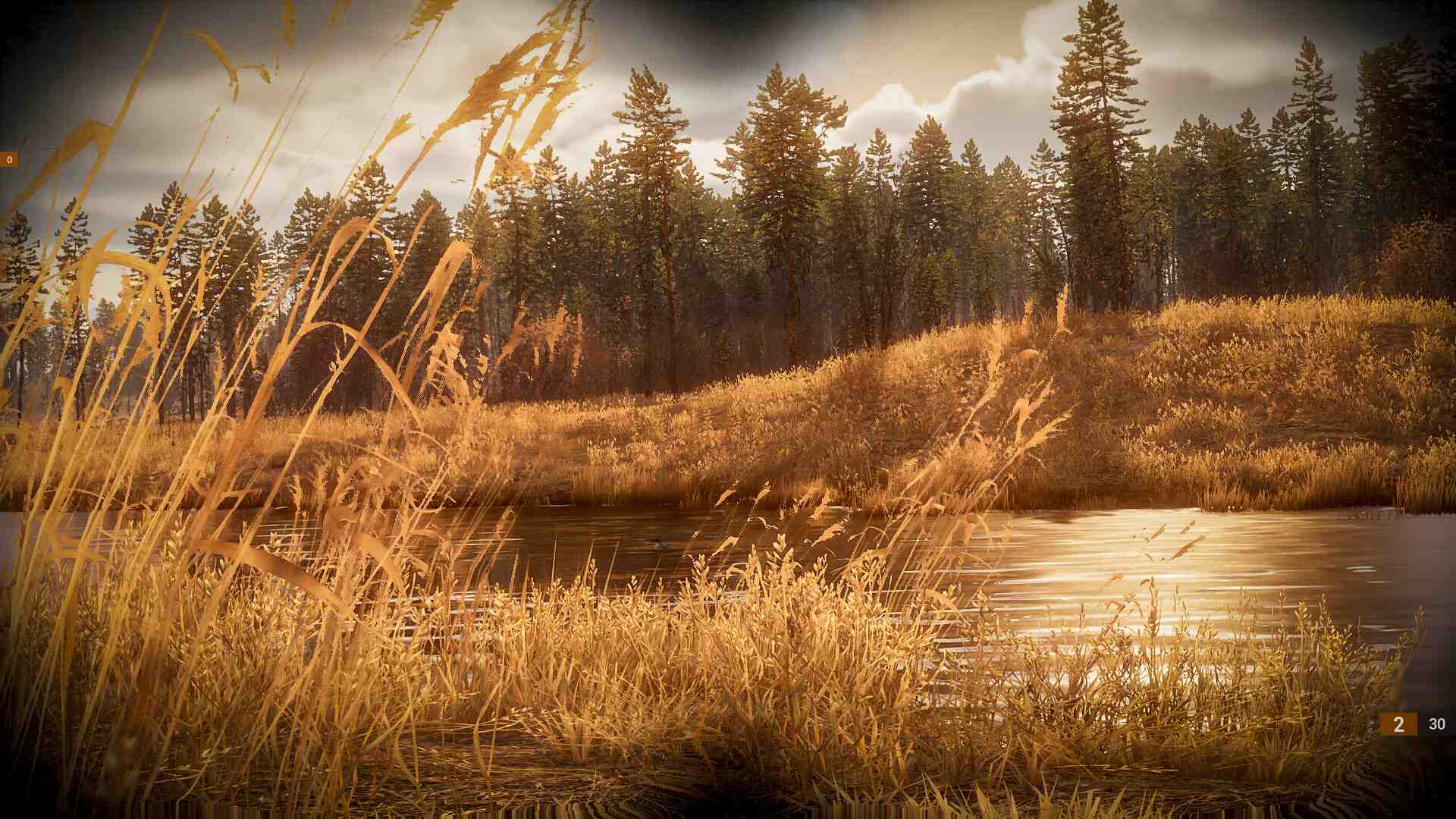Expand the HUD badge protruding from the screen edge

pos(8,160)
